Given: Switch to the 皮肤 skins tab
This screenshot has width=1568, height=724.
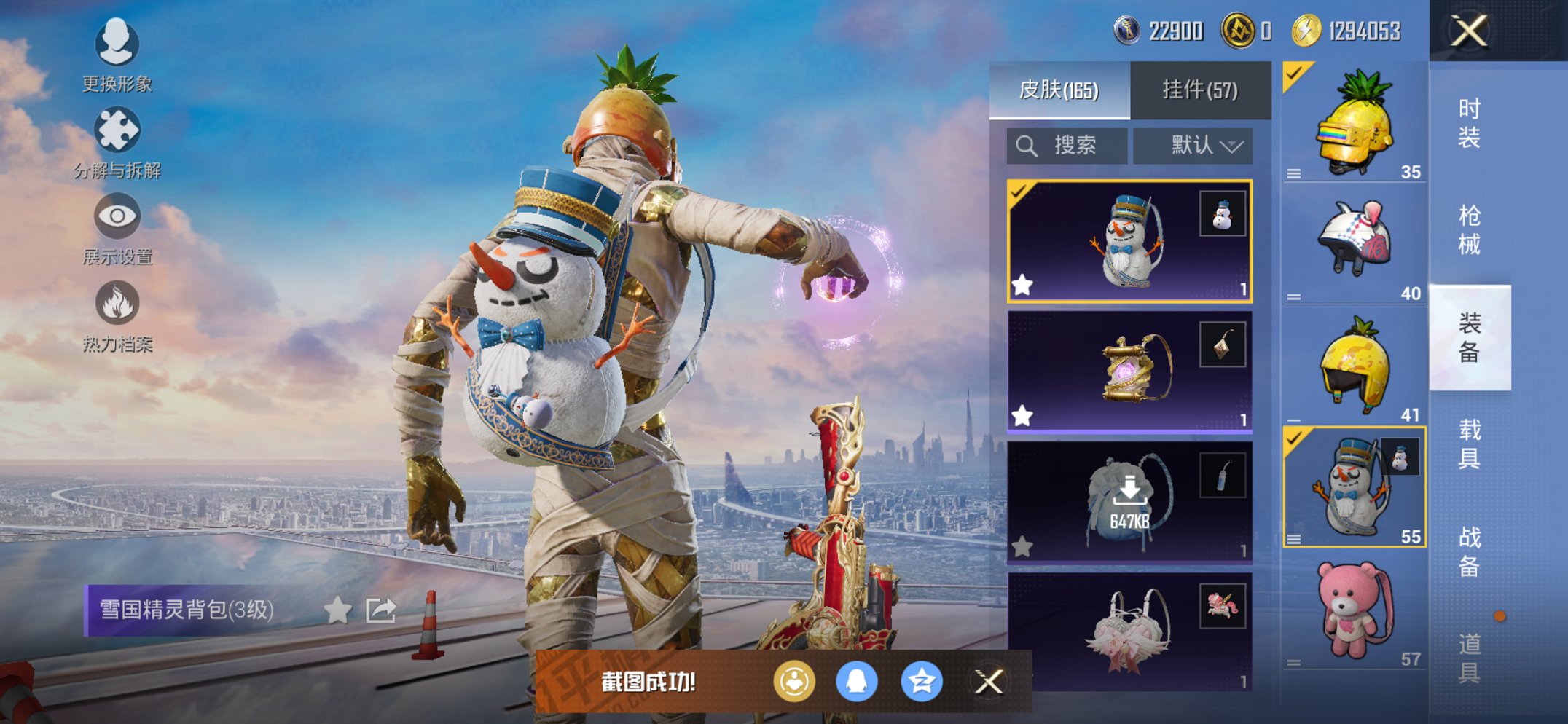Looking at the screenshot, I should tap(1059, 90).
